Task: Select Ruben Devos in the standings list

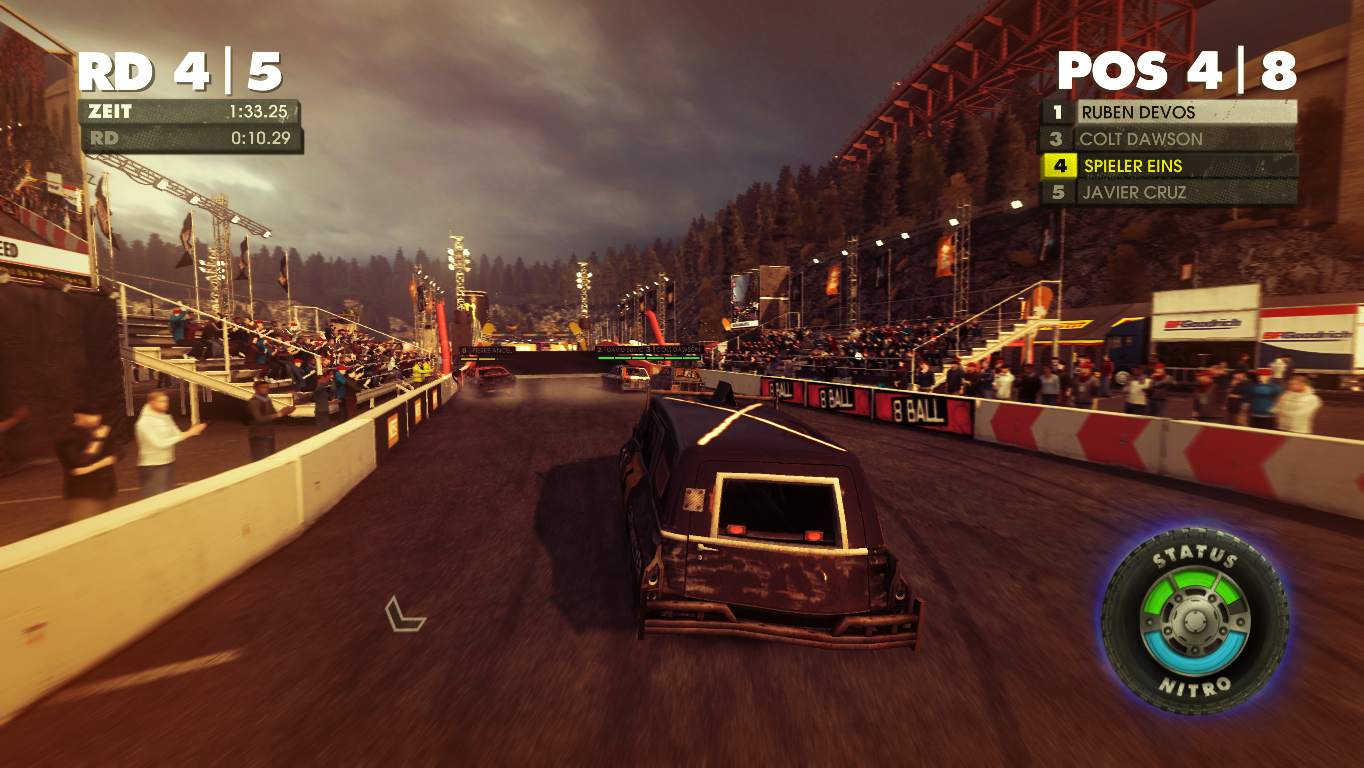Action: (1168, 112)
